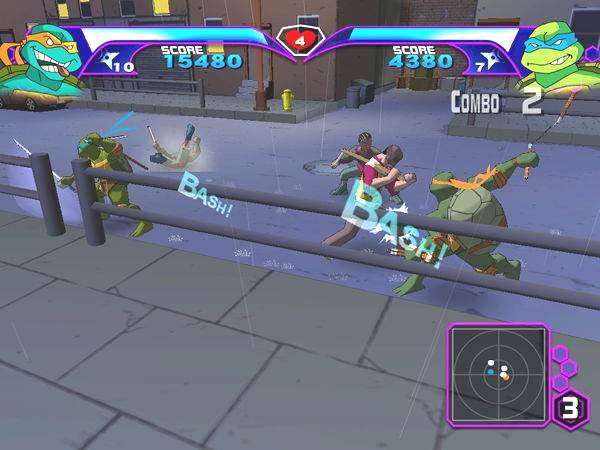Click the red center emblem showing 4

pyautogui.click(x=297, y=42)
